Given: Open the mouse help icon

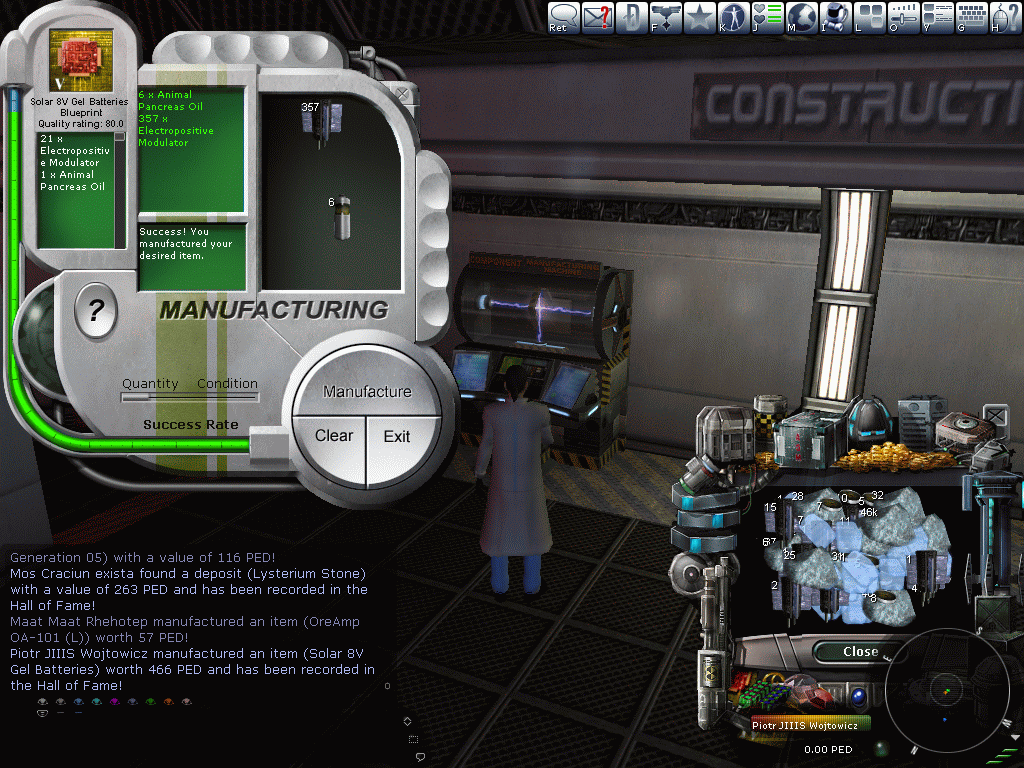Looking at the screenshot, I should point(1005,16).
